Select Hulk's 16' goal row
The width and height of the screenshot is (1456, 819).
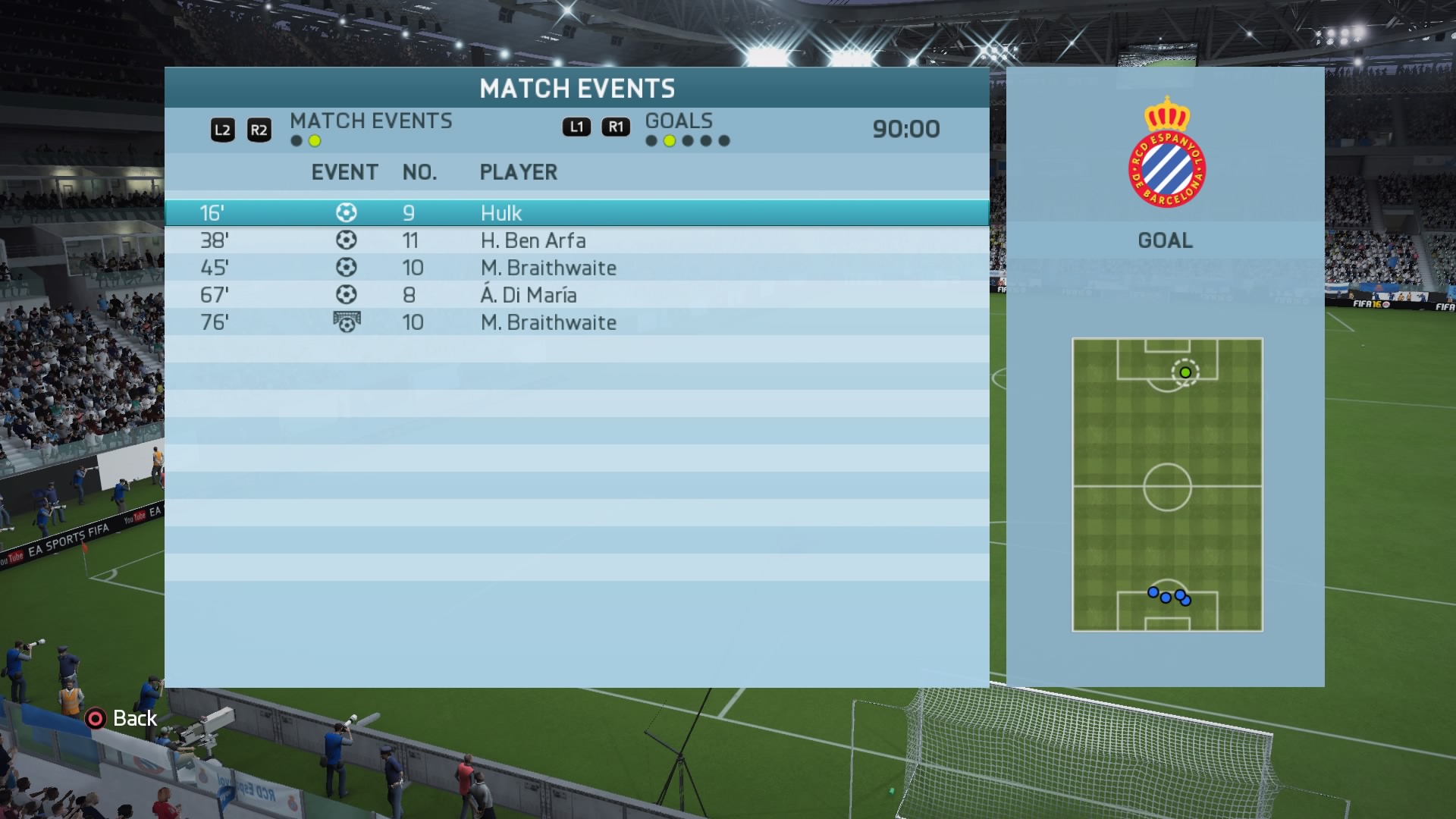coord(576,213)
